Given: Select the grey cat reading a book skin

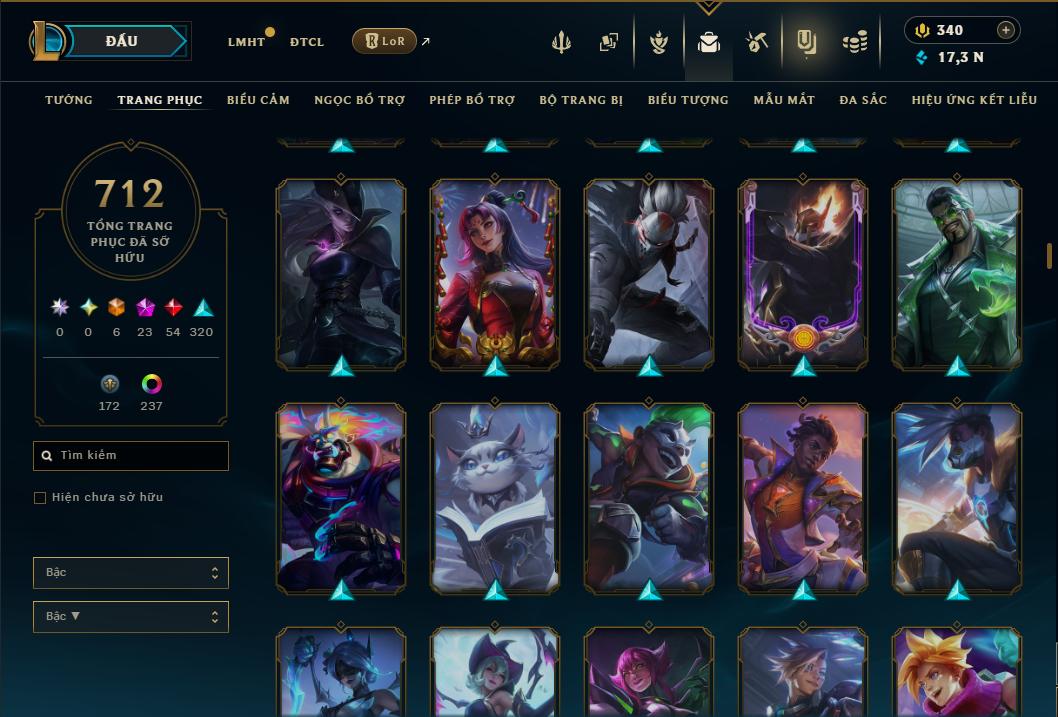Looking at the screenshot, I should [495, 496].
